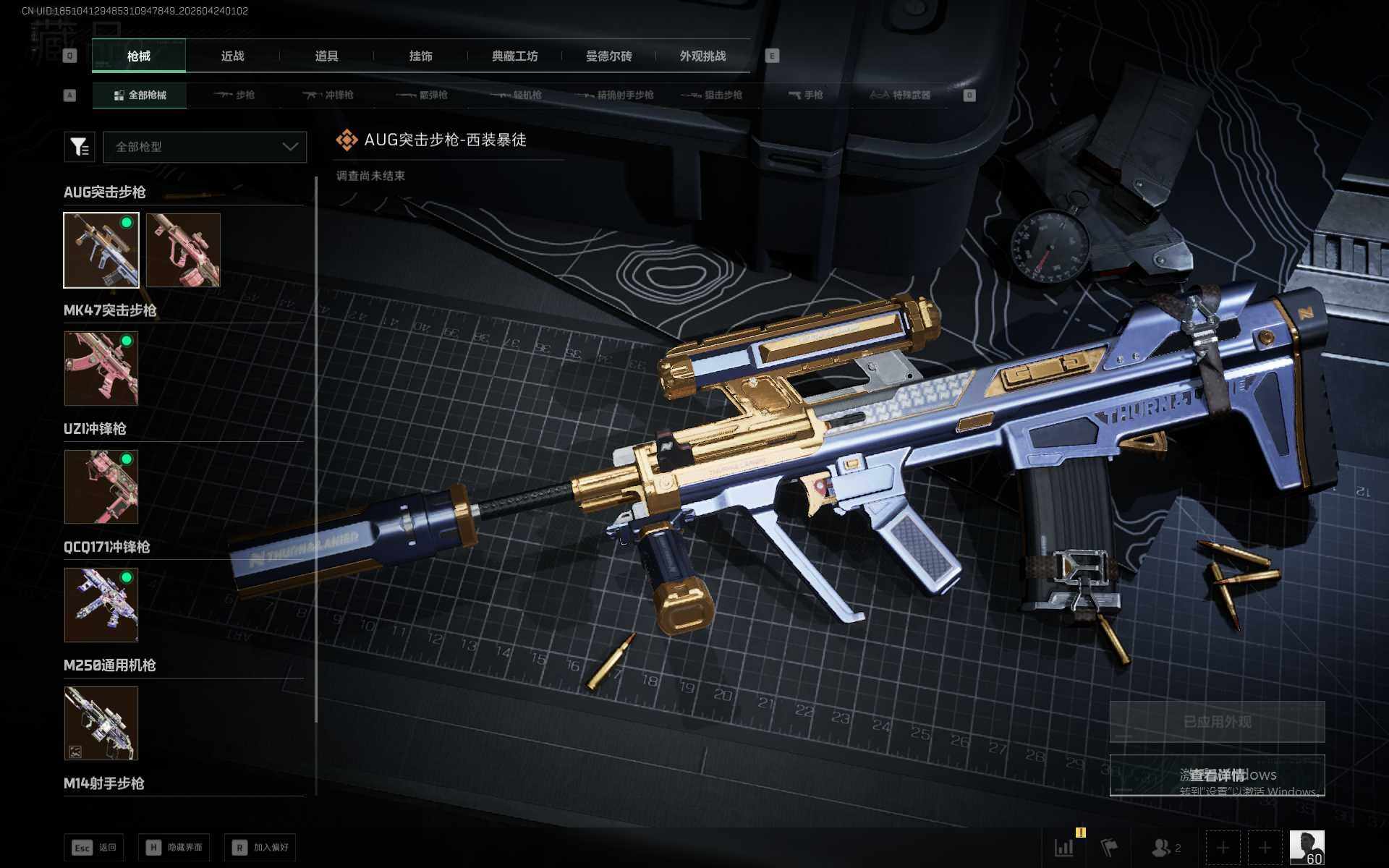Select the M250 machine gun skin

(x=101, y=723)
